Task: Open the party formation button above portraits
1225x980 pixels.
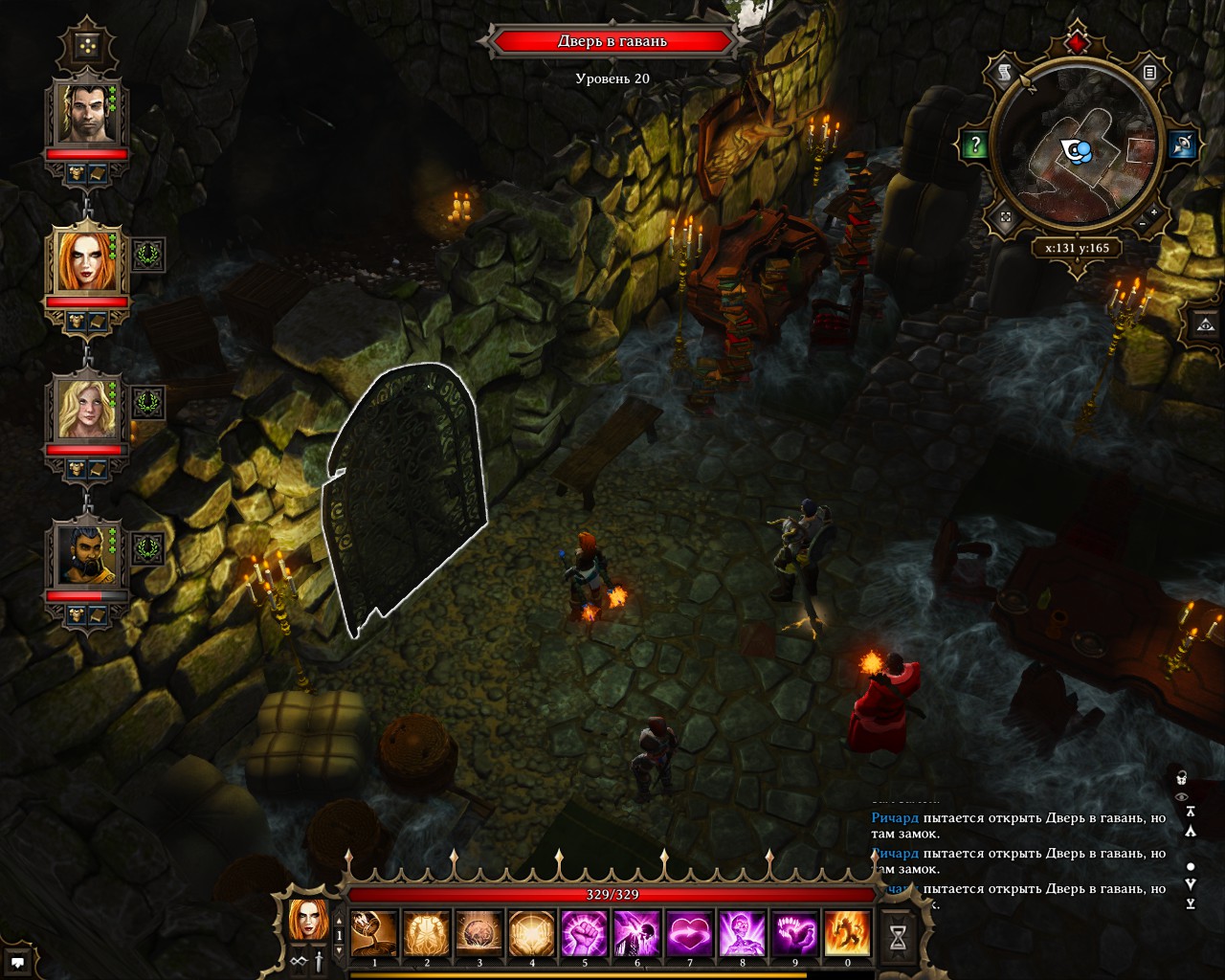Action: pos(87,46)
